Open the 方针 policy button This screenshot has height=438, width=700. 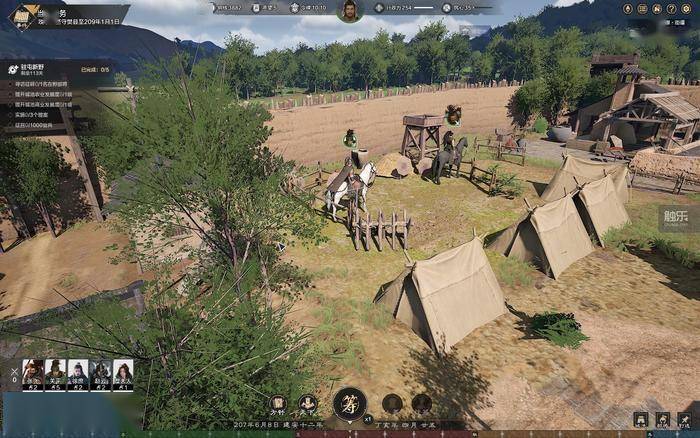tap(278, 403)
